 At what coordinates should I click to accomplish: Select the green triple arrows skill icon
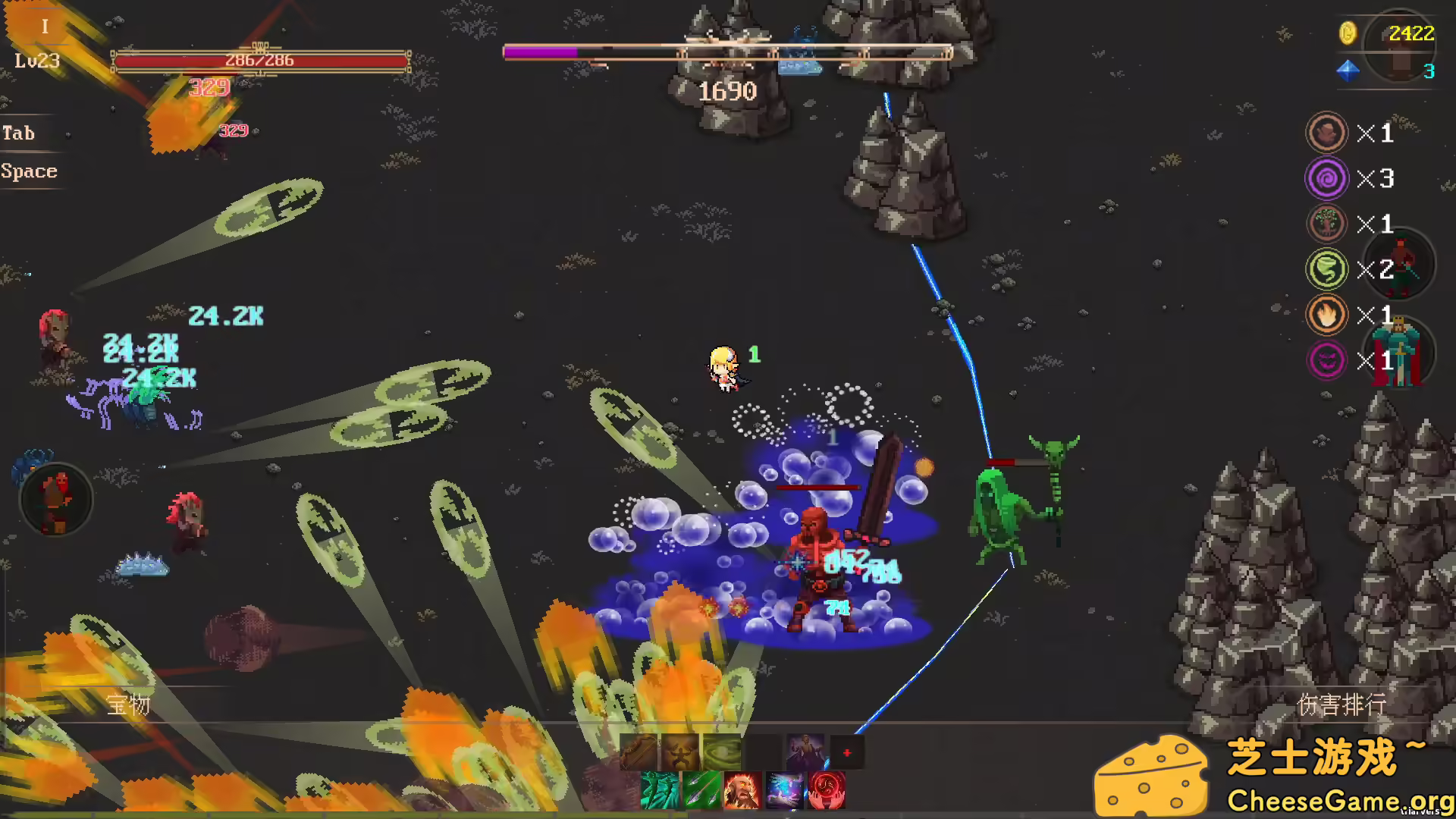tap(701, 789)
